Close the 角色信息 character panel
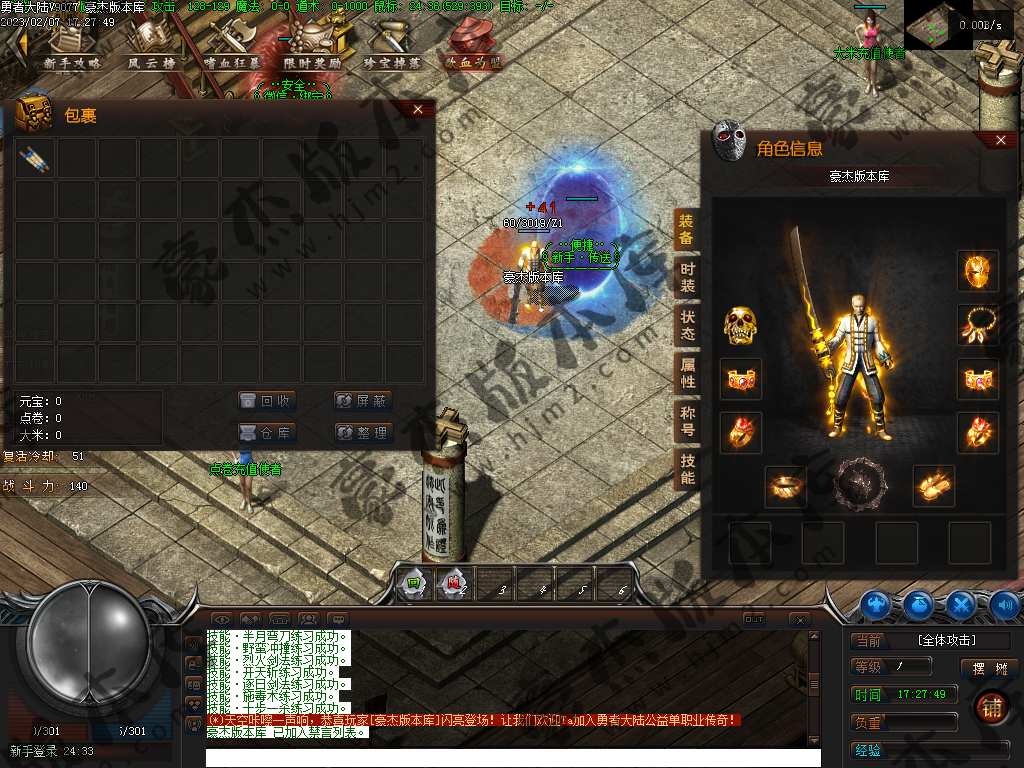1024x768 pixels. [1001, 141]
